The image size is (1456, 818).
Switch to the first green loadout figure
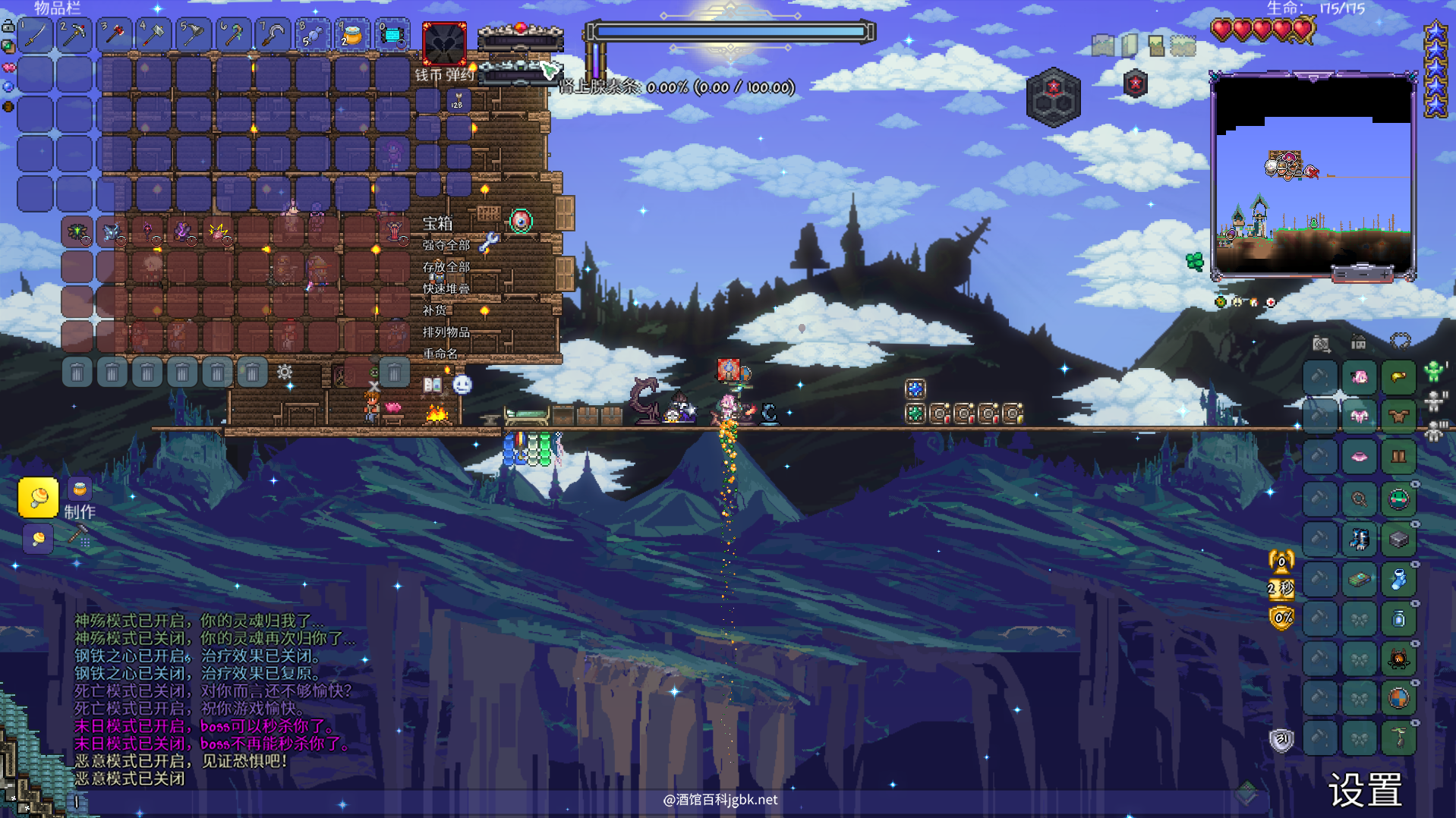pyautogui.click(x=1433, y=372)
